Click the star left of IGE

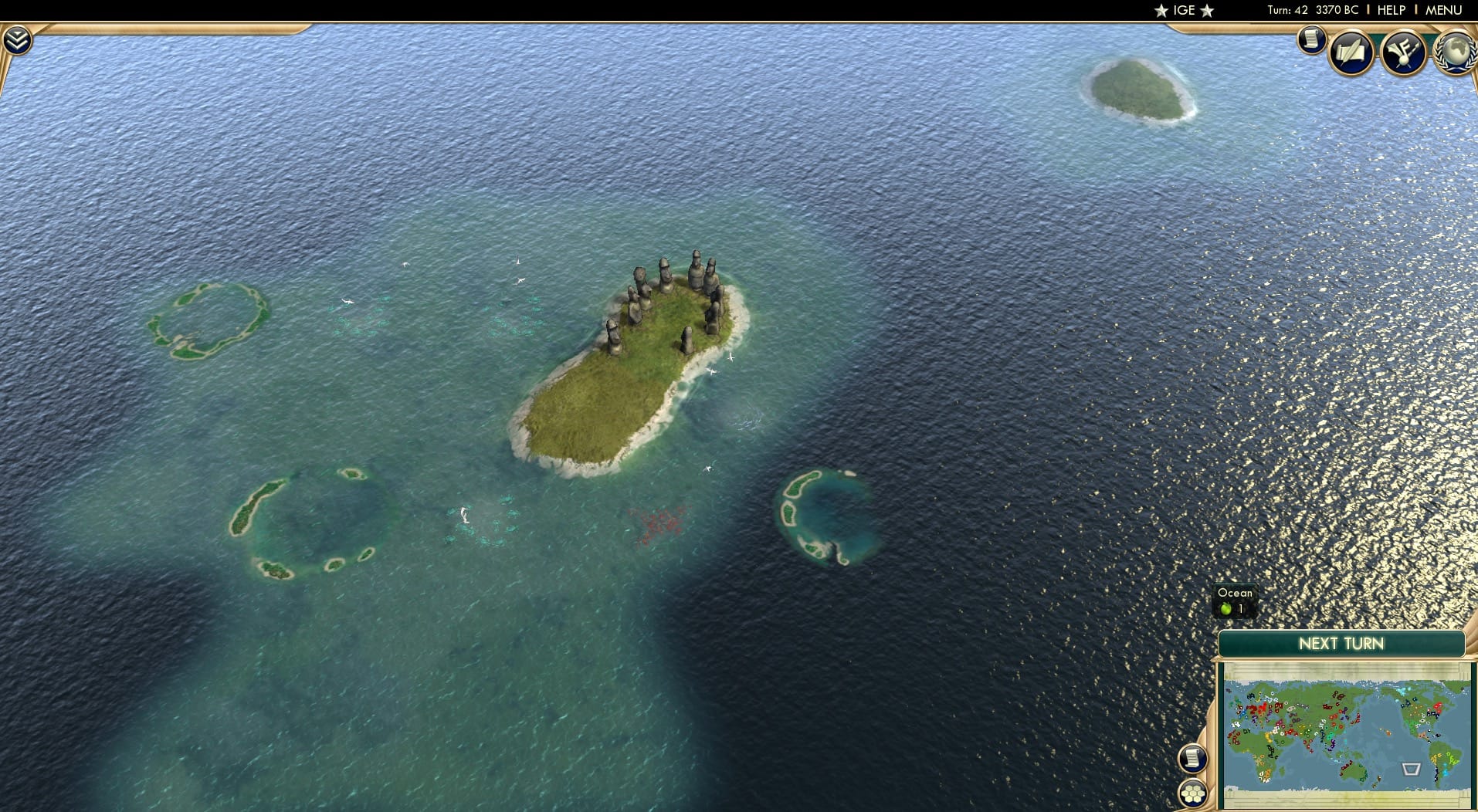pos(1161,10)
